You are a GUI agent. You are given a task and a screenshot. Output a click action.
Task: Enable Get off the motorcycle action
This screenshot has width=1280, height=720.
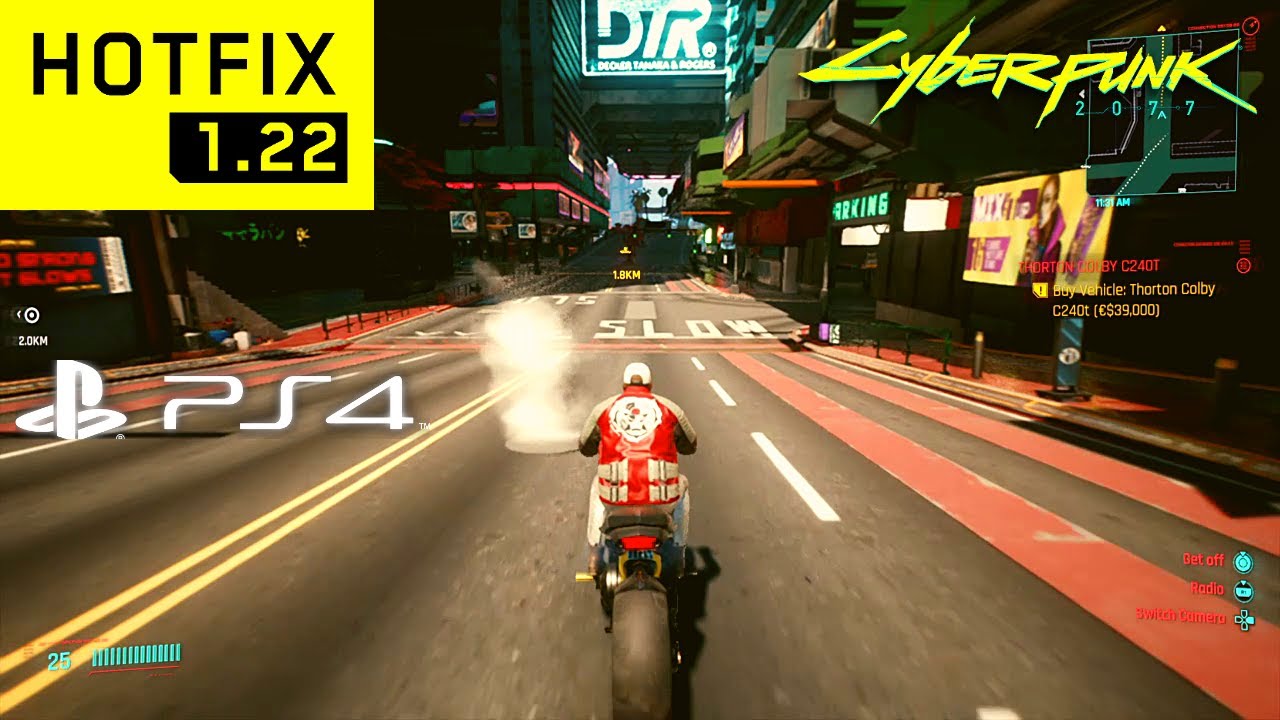[x=1244, y=563]
